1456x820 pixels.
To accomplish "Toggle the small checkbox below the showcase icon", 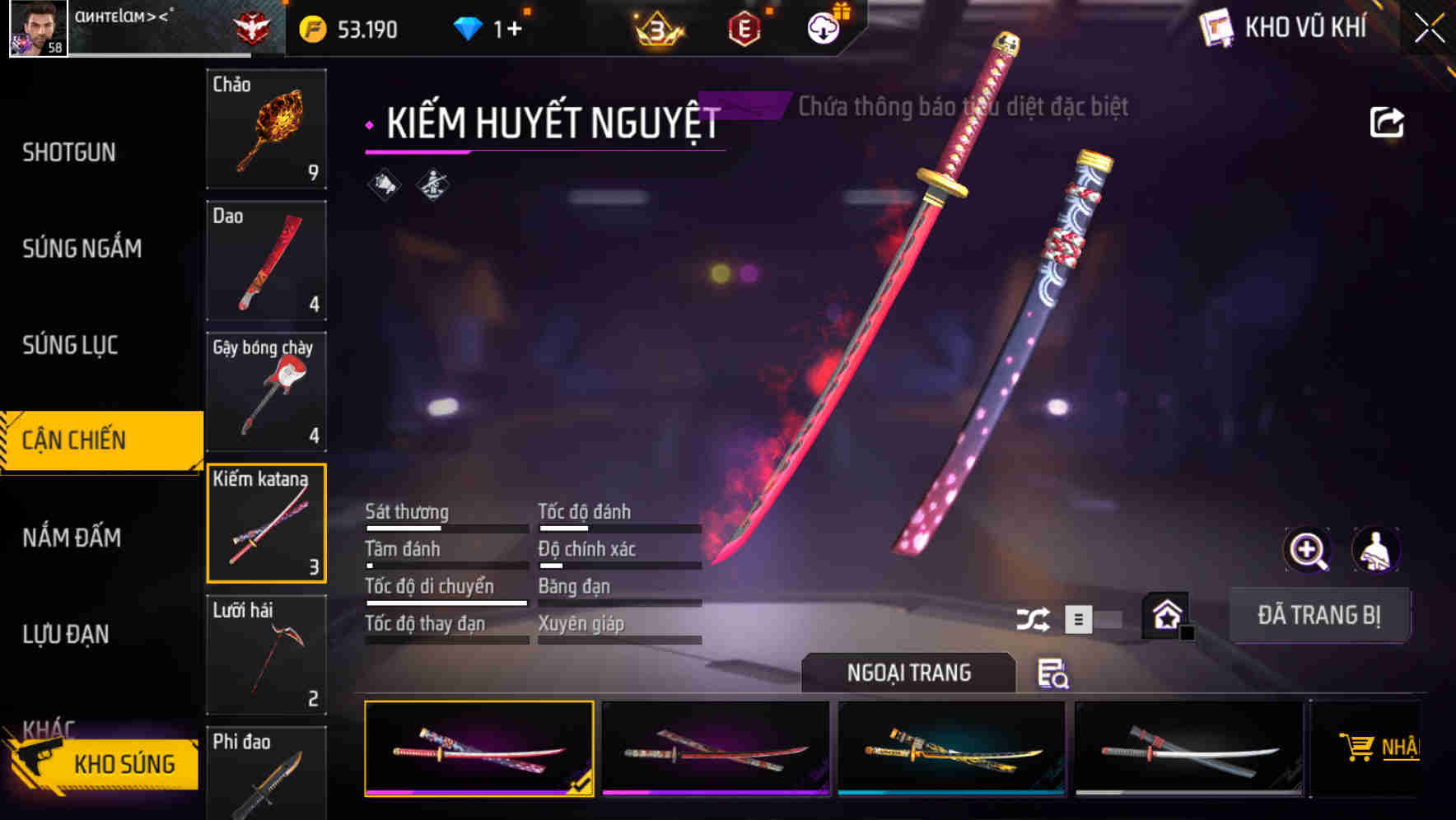I will click(1186, 632).
